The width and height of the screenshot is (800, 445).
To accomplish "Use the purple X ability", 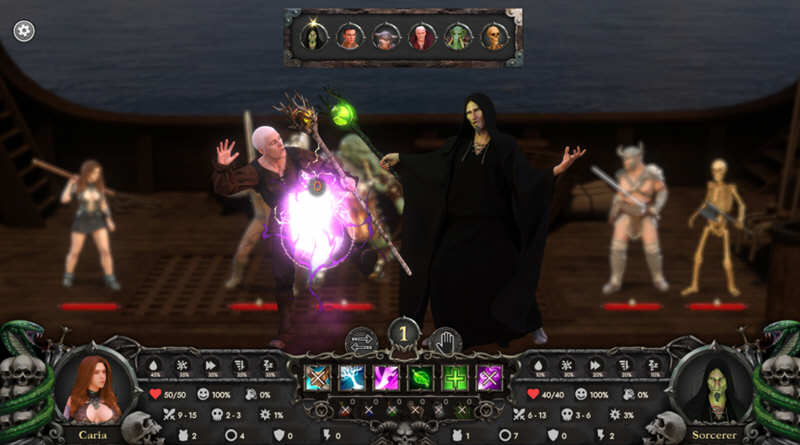I will [489, 378].
